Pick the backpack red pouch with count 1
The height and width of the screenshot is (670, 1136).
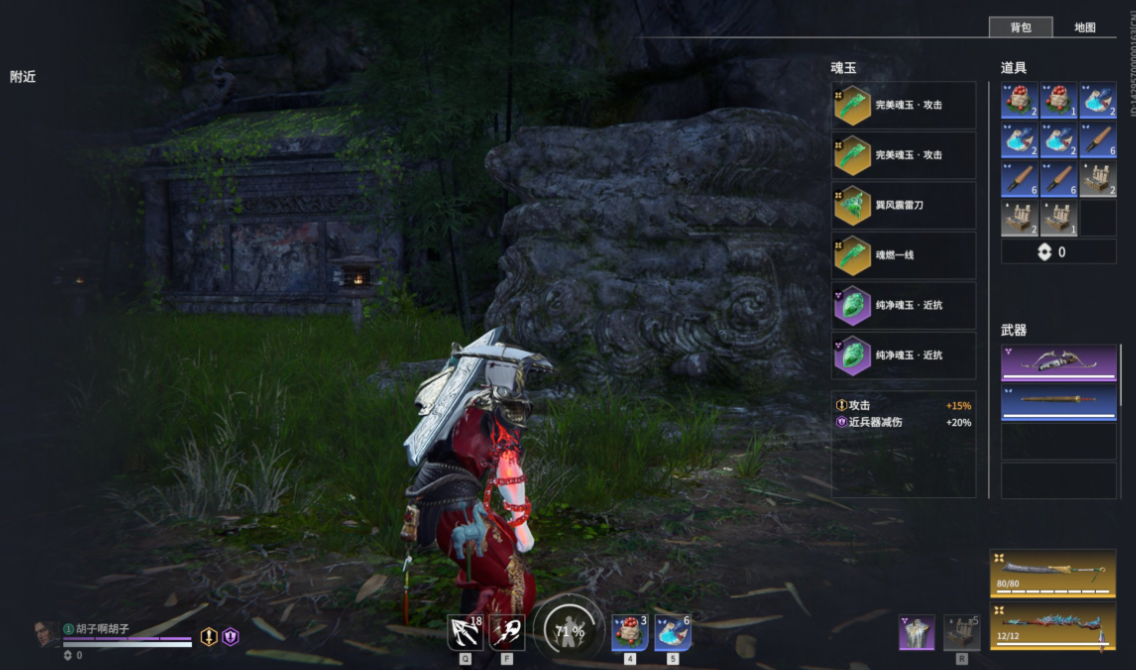pyautogui.click(x=1059, y=102)
